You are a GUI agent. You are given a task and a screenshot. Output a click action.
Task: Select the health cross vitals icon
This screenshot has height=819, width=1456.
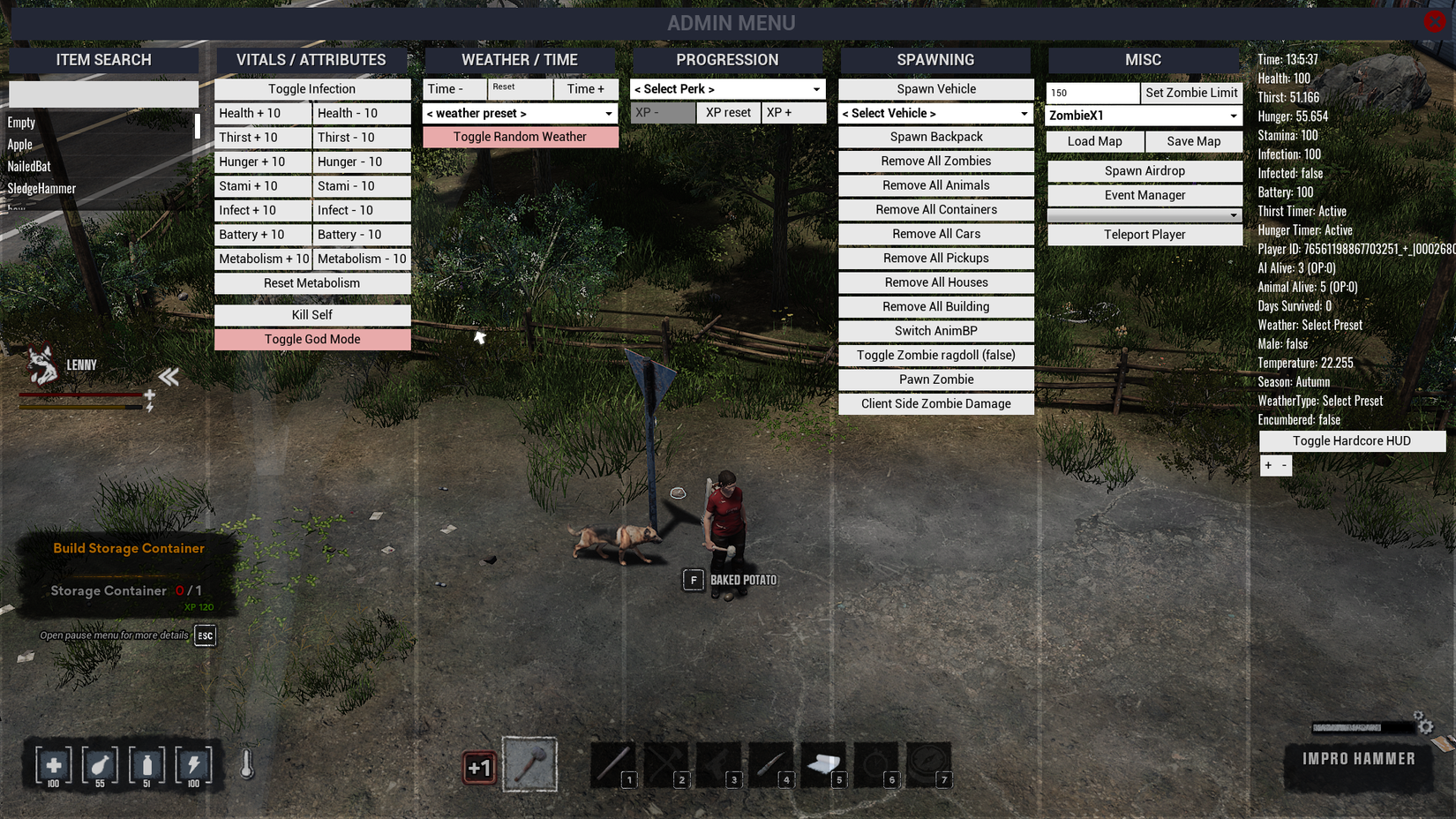(x=52, y=765)
